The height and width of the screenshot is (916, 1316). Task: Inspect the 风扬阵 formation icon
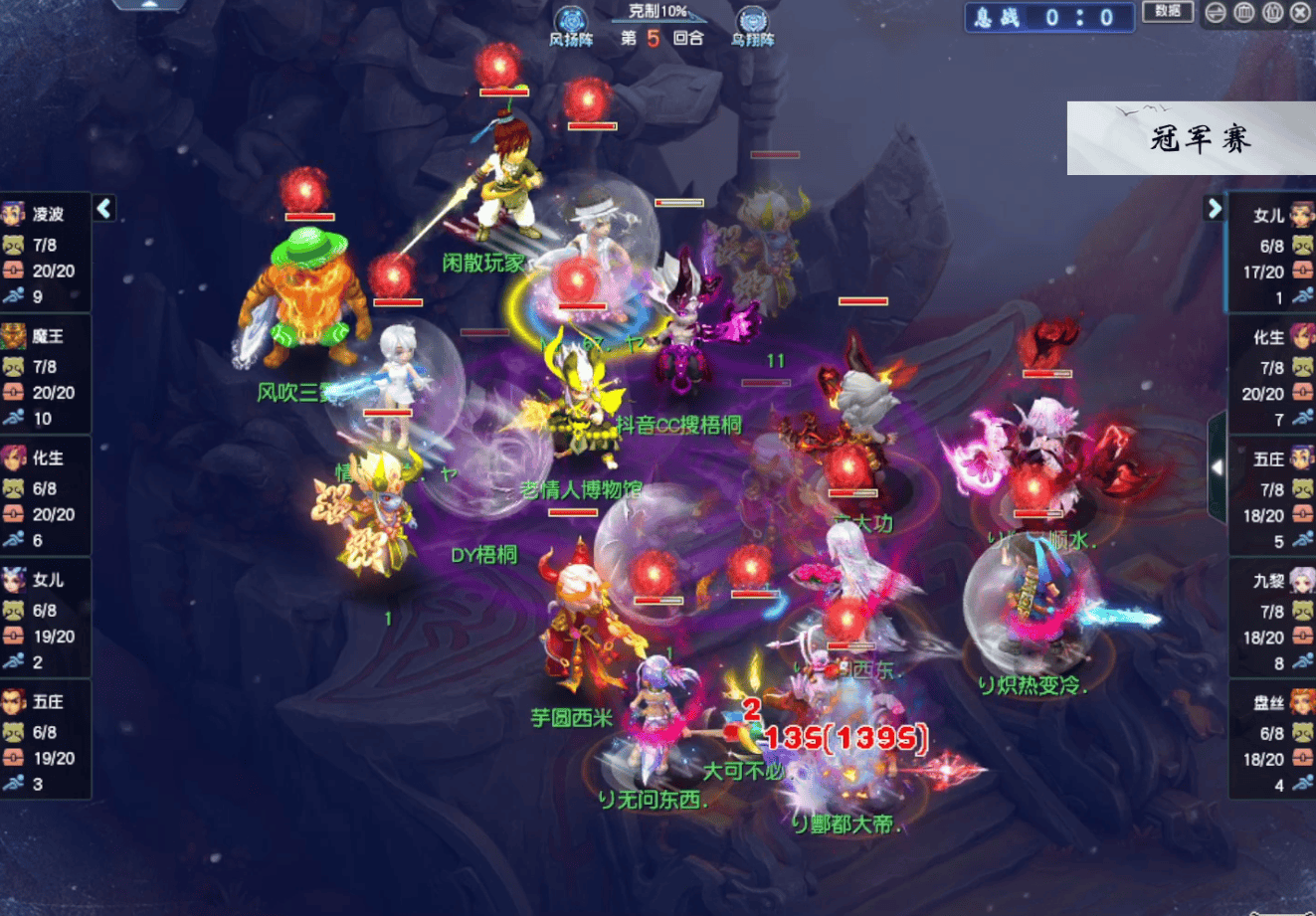click(x=571, y=25)
